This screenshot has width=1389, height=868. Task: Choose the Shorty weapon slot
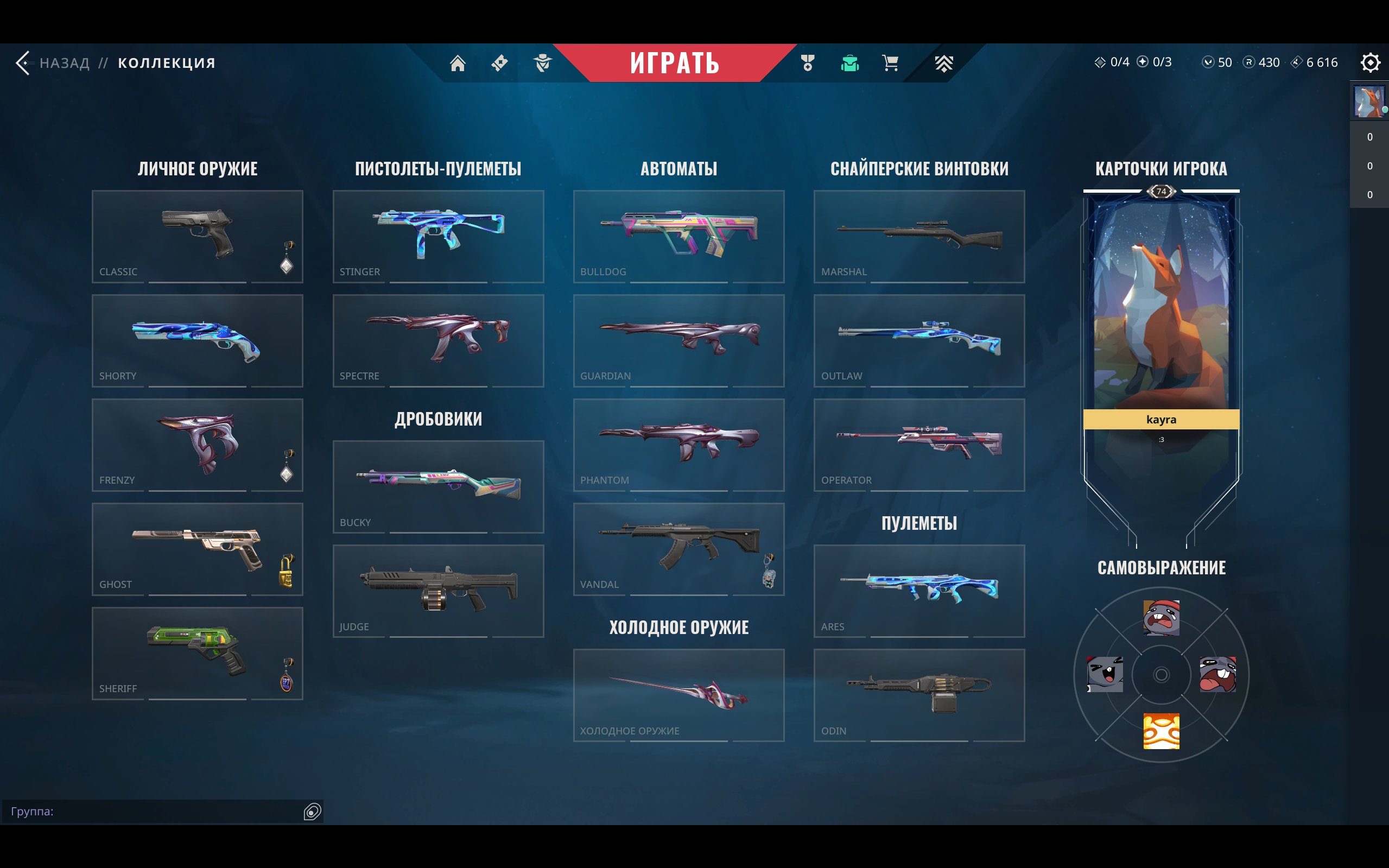click(x=197, y=340)
